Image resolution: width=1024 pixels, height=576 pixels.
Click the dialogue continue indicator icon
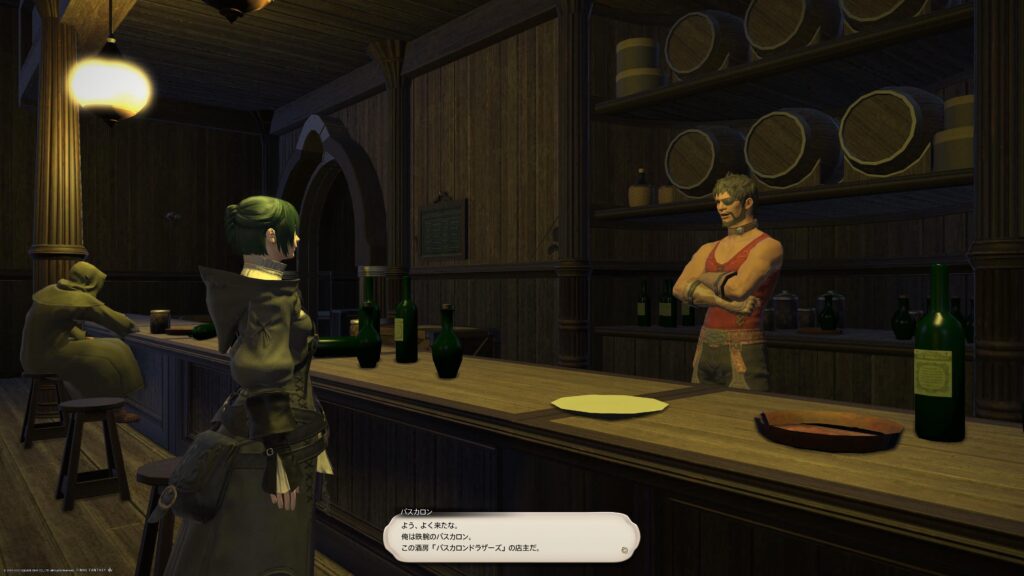click(x=624, y=549)
